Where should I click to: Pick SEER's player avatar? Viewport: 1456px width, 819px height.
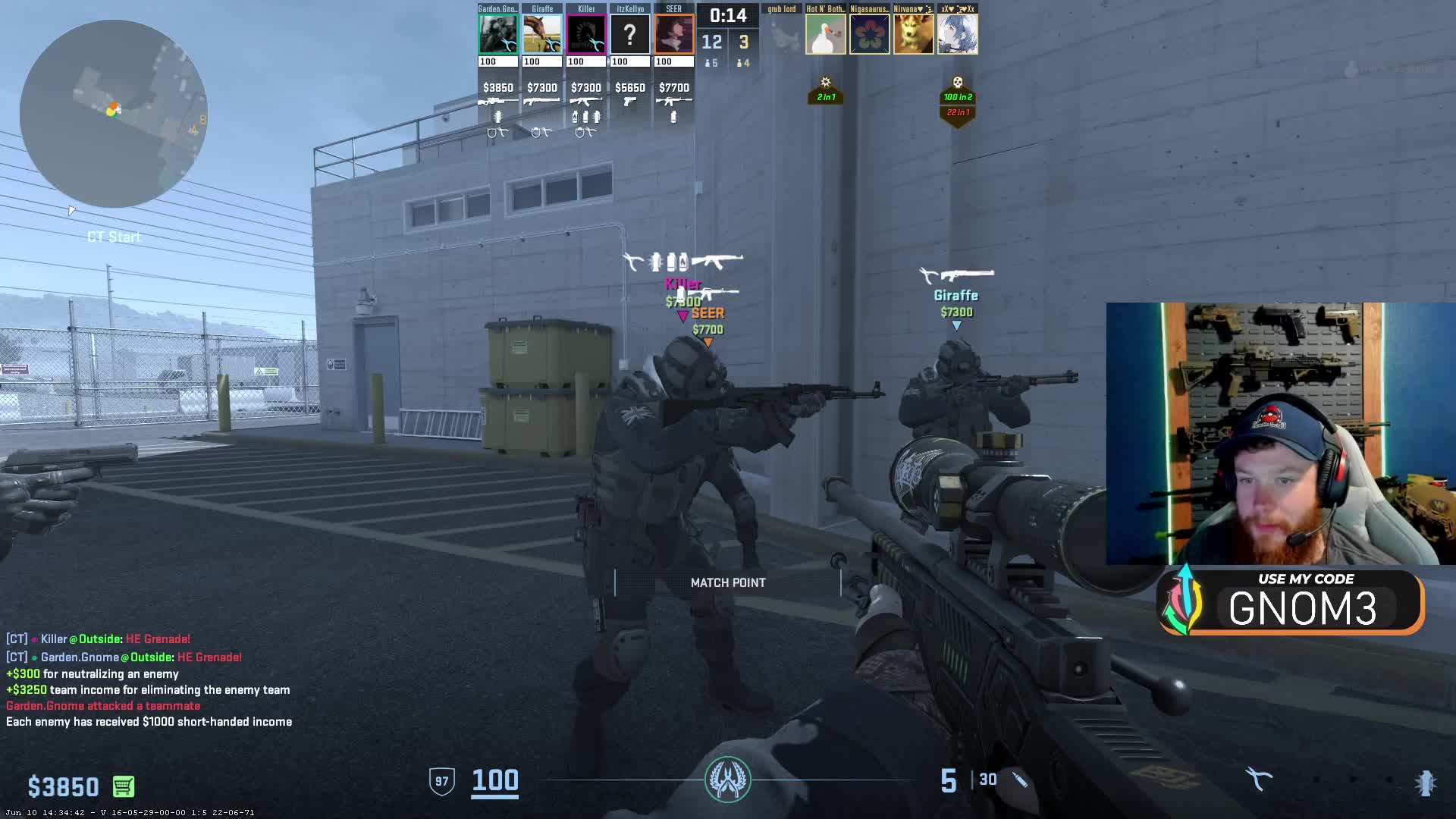(674, 34)
